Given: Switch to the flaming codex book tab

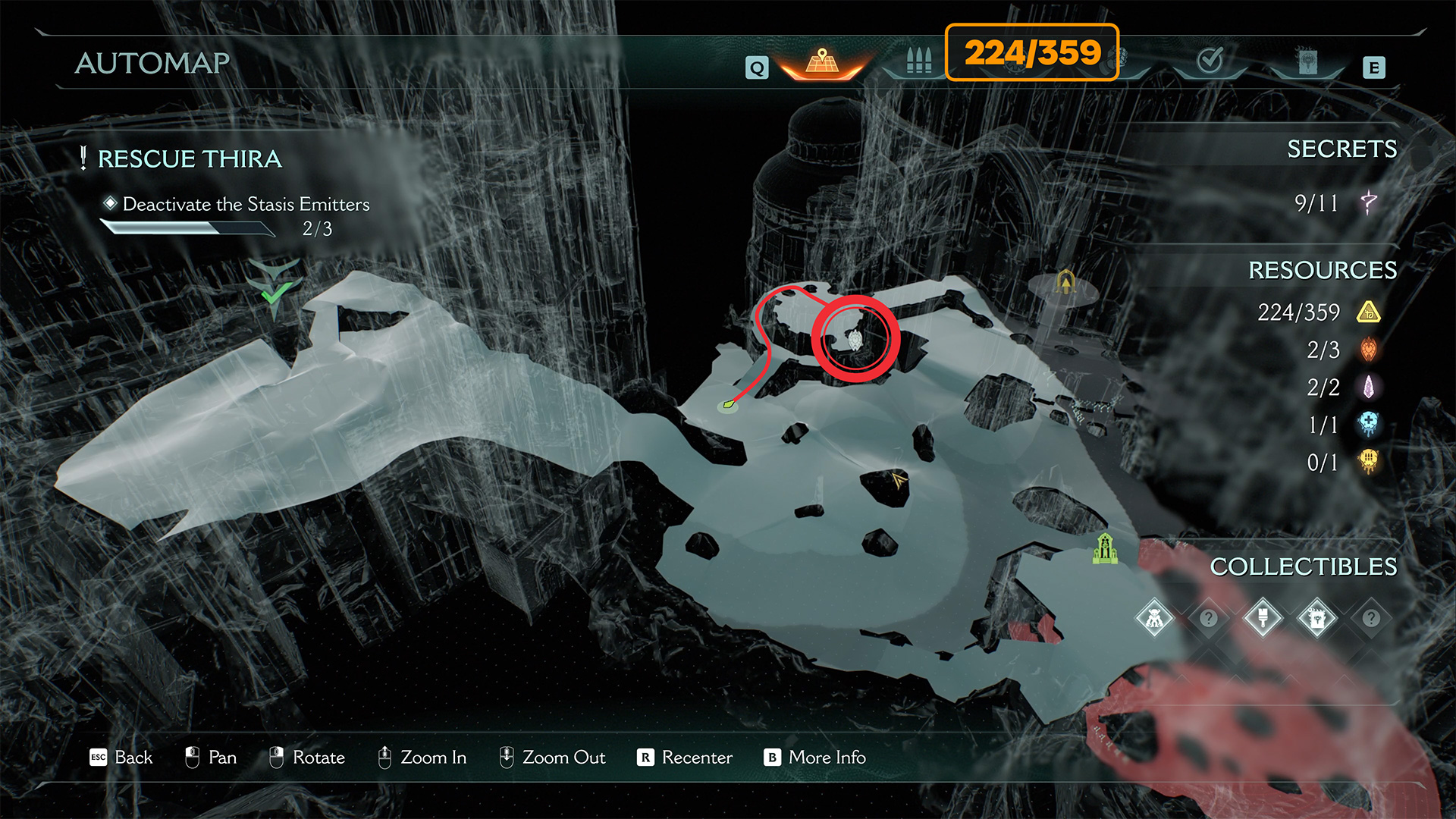Looking at the screenshot, I should (1307, 62).
